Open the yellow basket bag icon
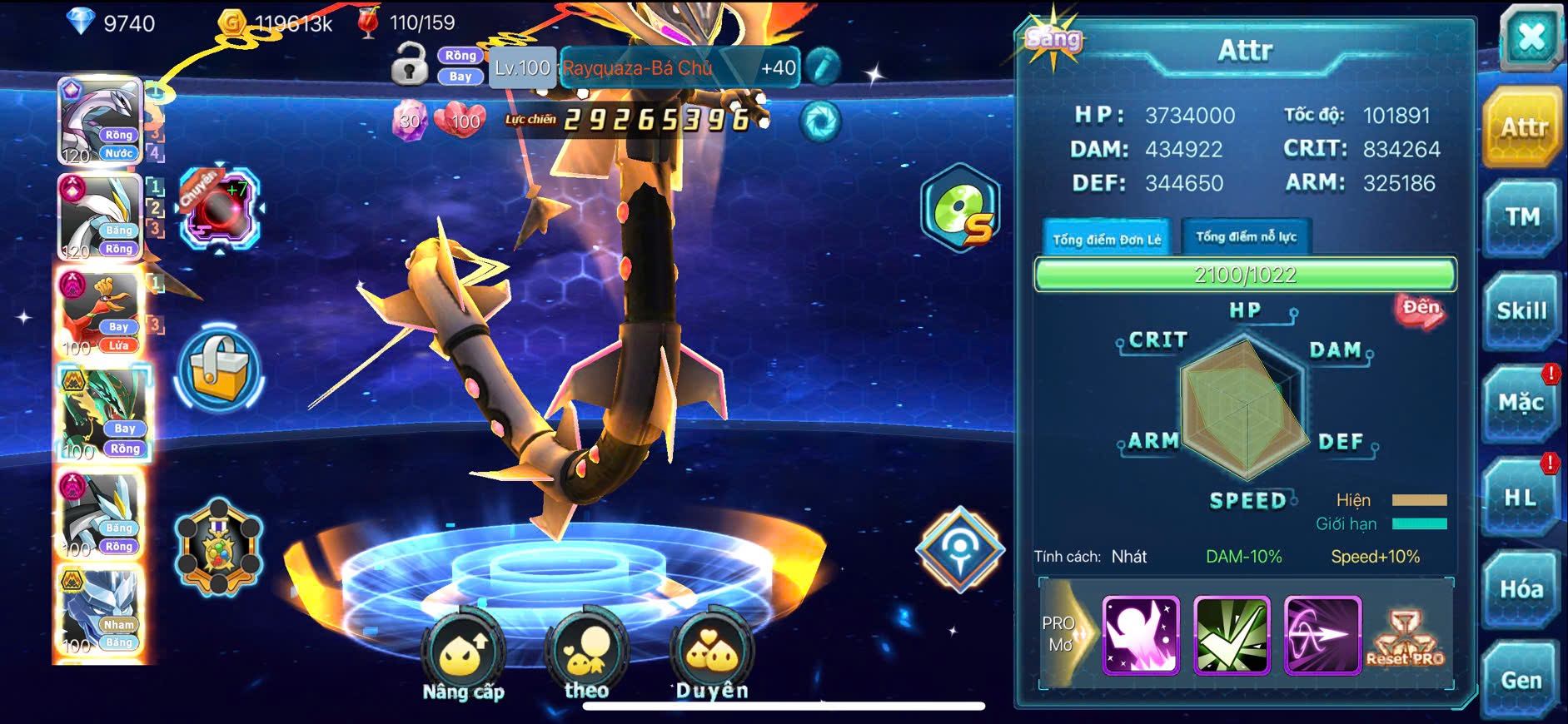The width and height of the screenshot is (1568, 724). (x=219, y=369)
